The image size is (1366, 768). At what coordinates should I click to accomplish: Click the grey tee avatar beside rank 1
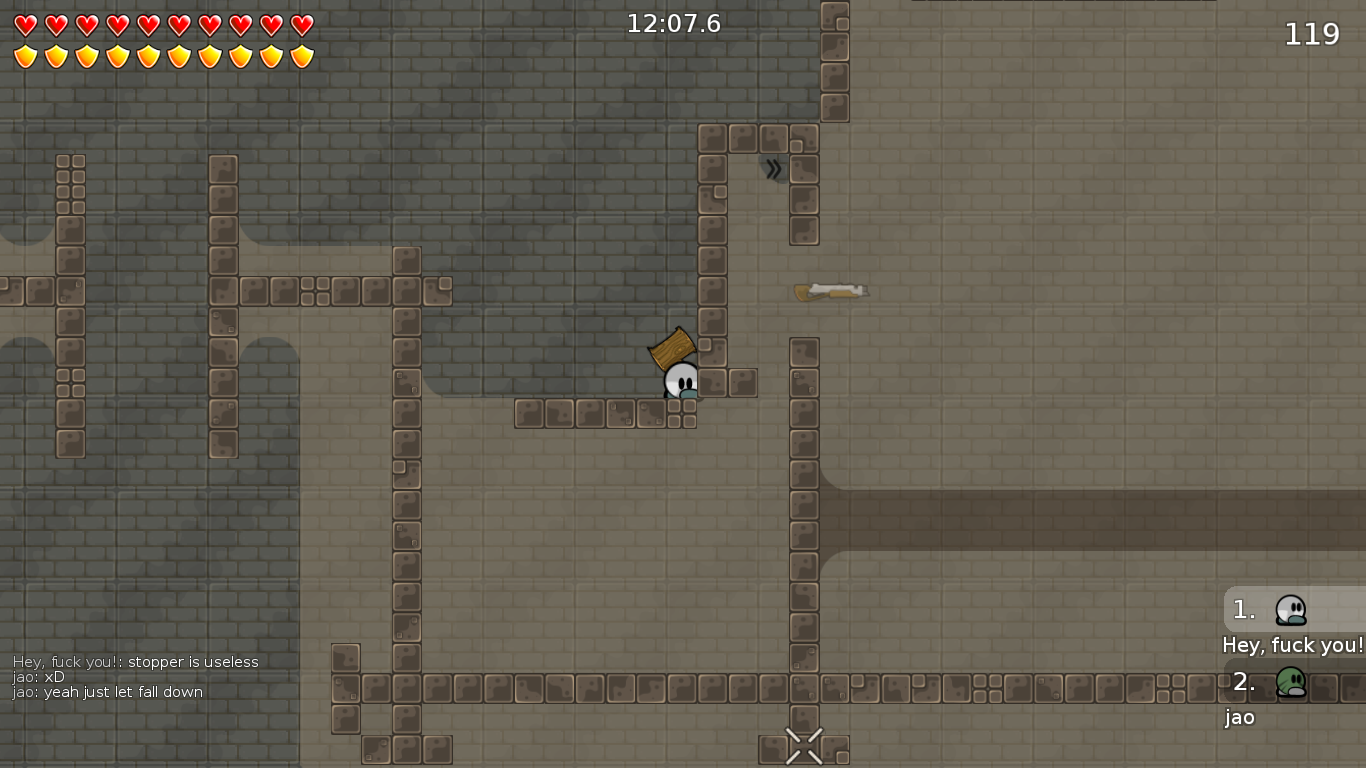pos(1292,609)
